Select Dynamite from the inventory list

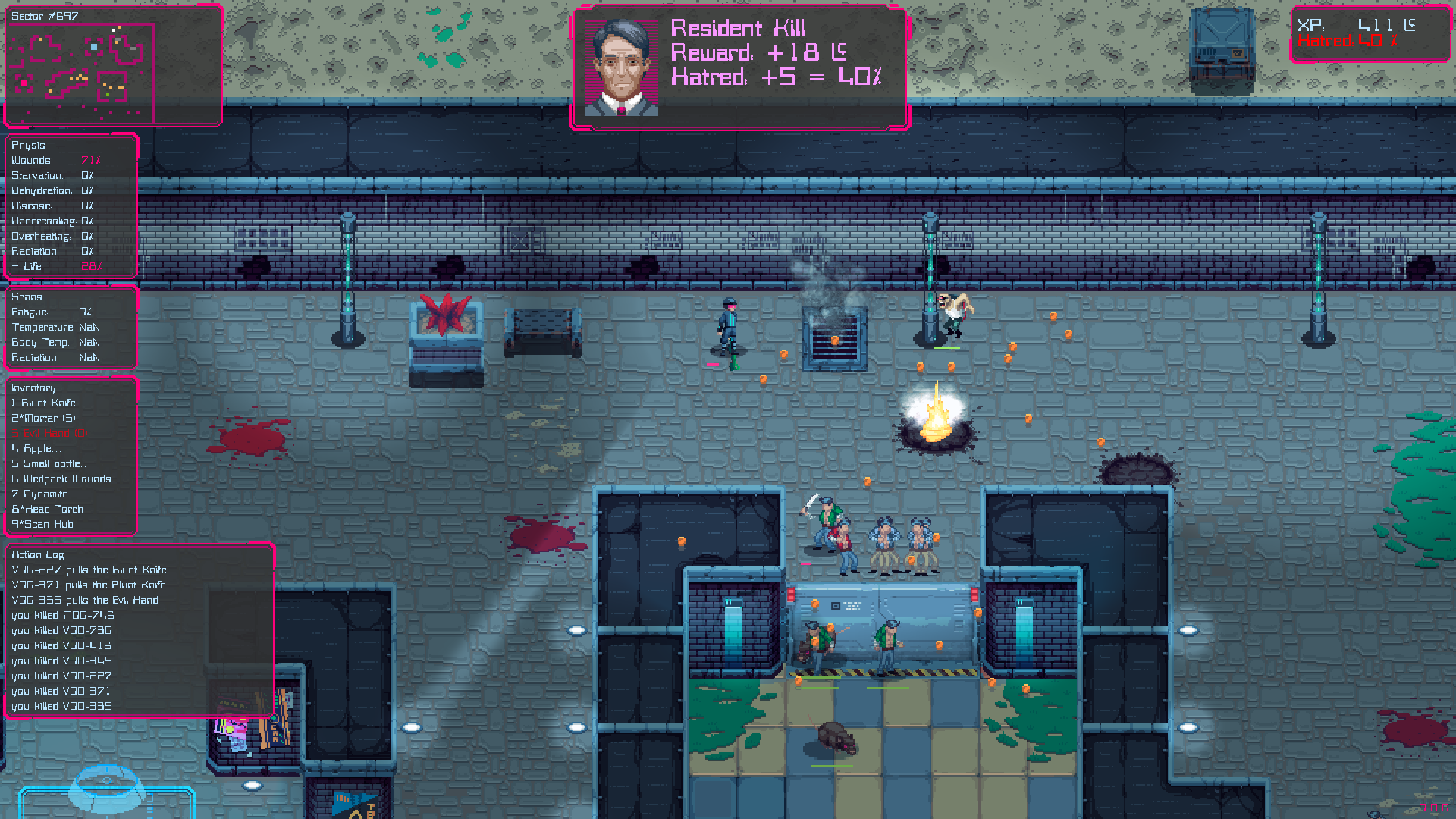click(40, 494)
